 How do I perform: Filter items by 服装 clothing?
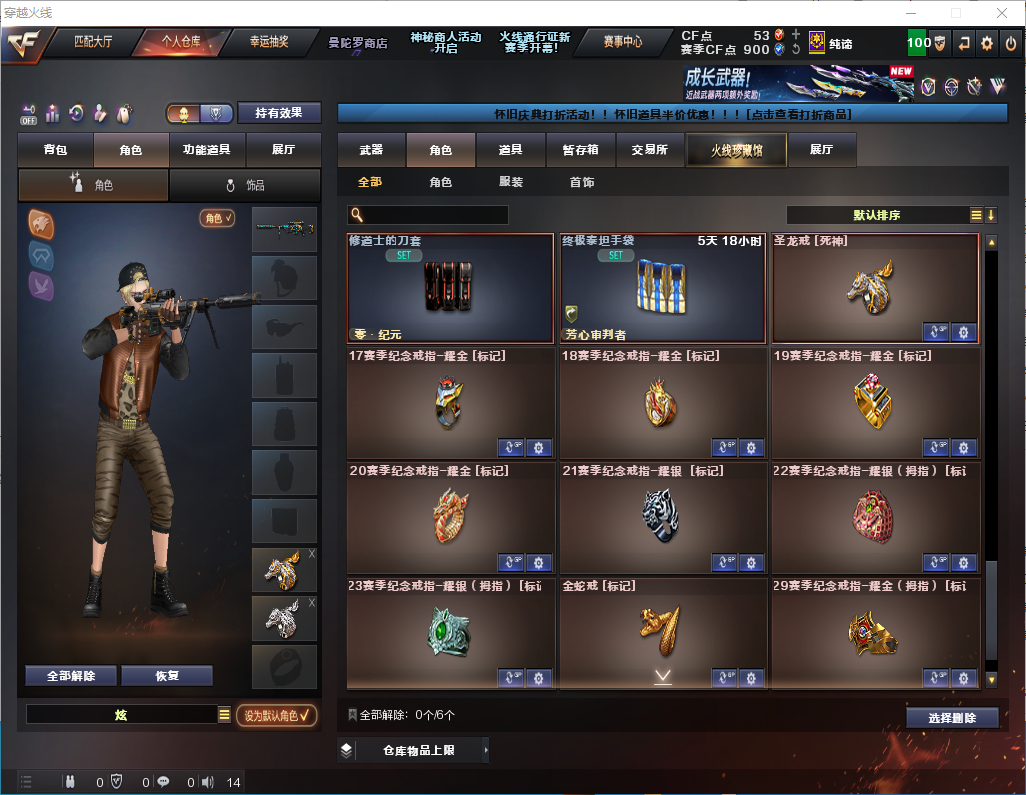tap(511, 182)
